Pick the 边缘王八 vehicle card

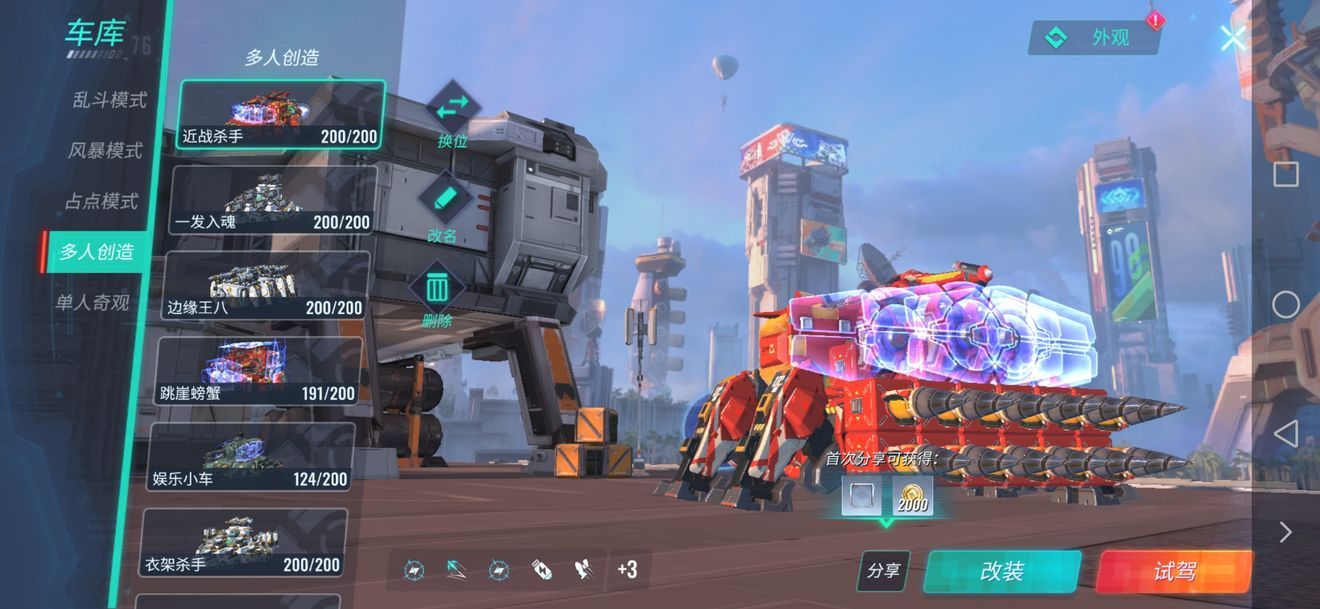tap(266, 286)
